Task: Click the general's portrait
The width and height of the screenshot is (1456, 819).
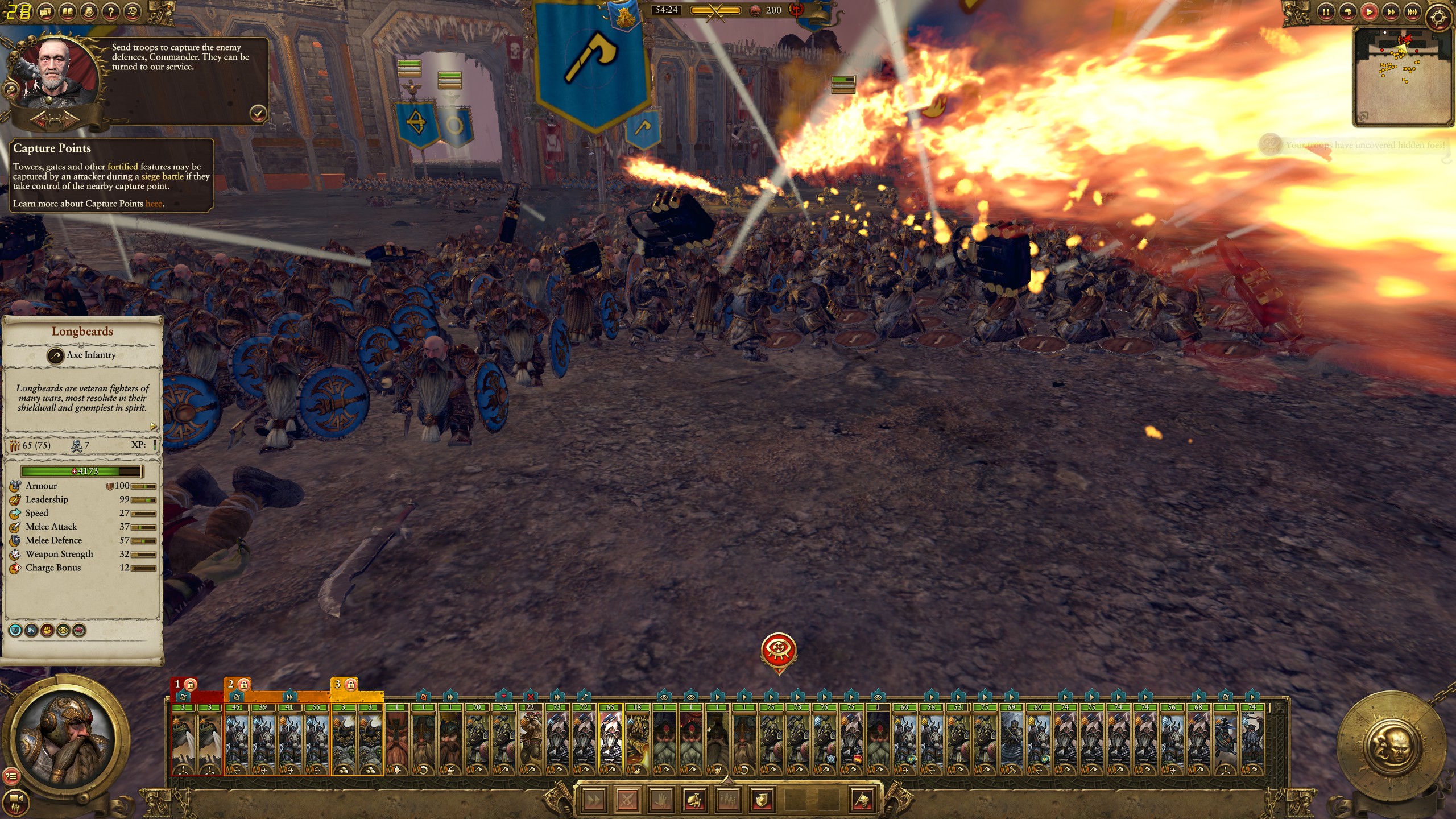Action: [x=65, y=738]
